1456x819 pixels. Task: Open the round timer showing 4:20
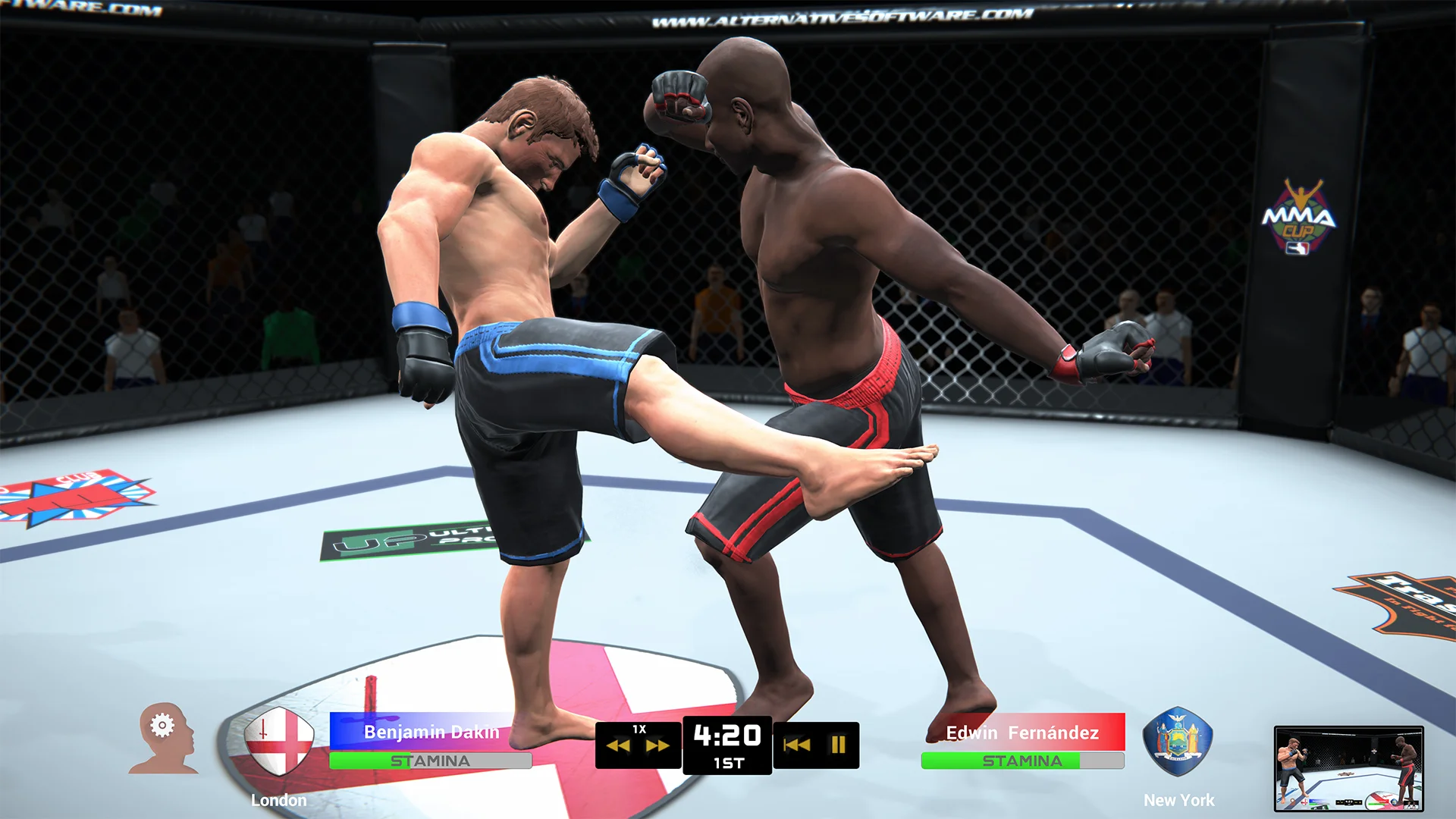[726, 733]
